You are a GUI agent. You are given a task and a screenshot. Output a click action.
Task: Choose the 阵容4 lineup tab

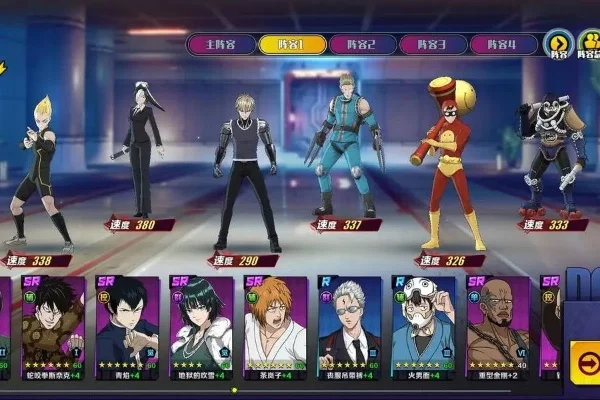pos(502,44)
